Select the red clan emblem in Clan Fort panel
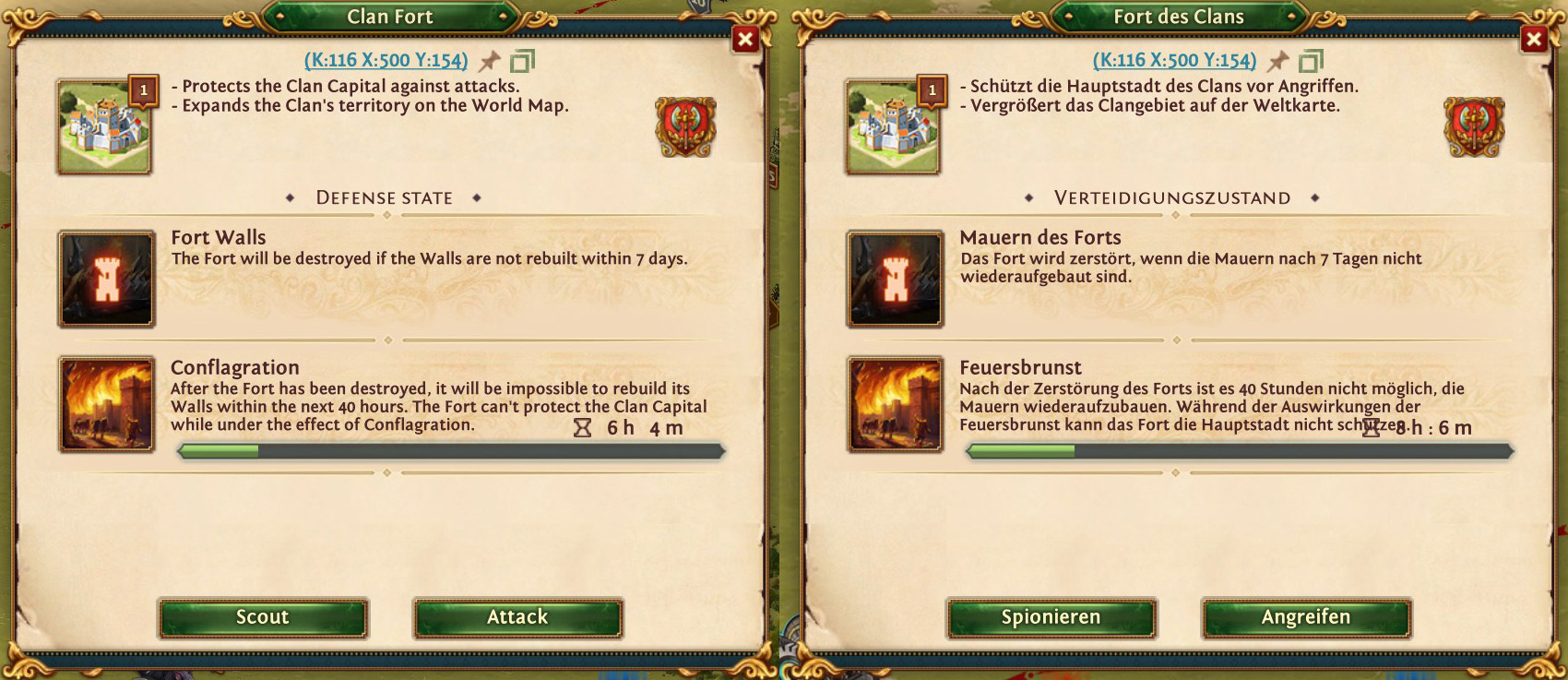Image resolution: width=1568 pixels, height=680 pixels. (x=685, y=126)
